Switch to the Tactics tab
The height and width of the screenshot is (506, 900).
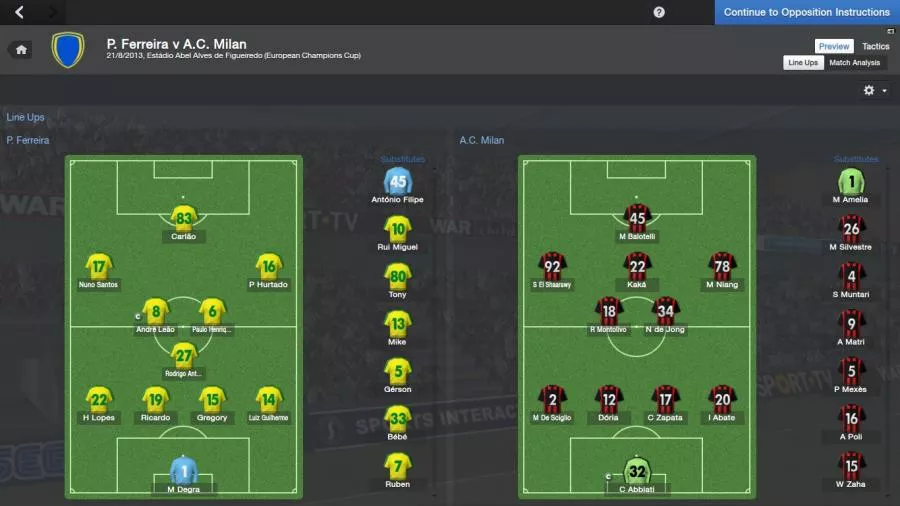click(875, 46)
